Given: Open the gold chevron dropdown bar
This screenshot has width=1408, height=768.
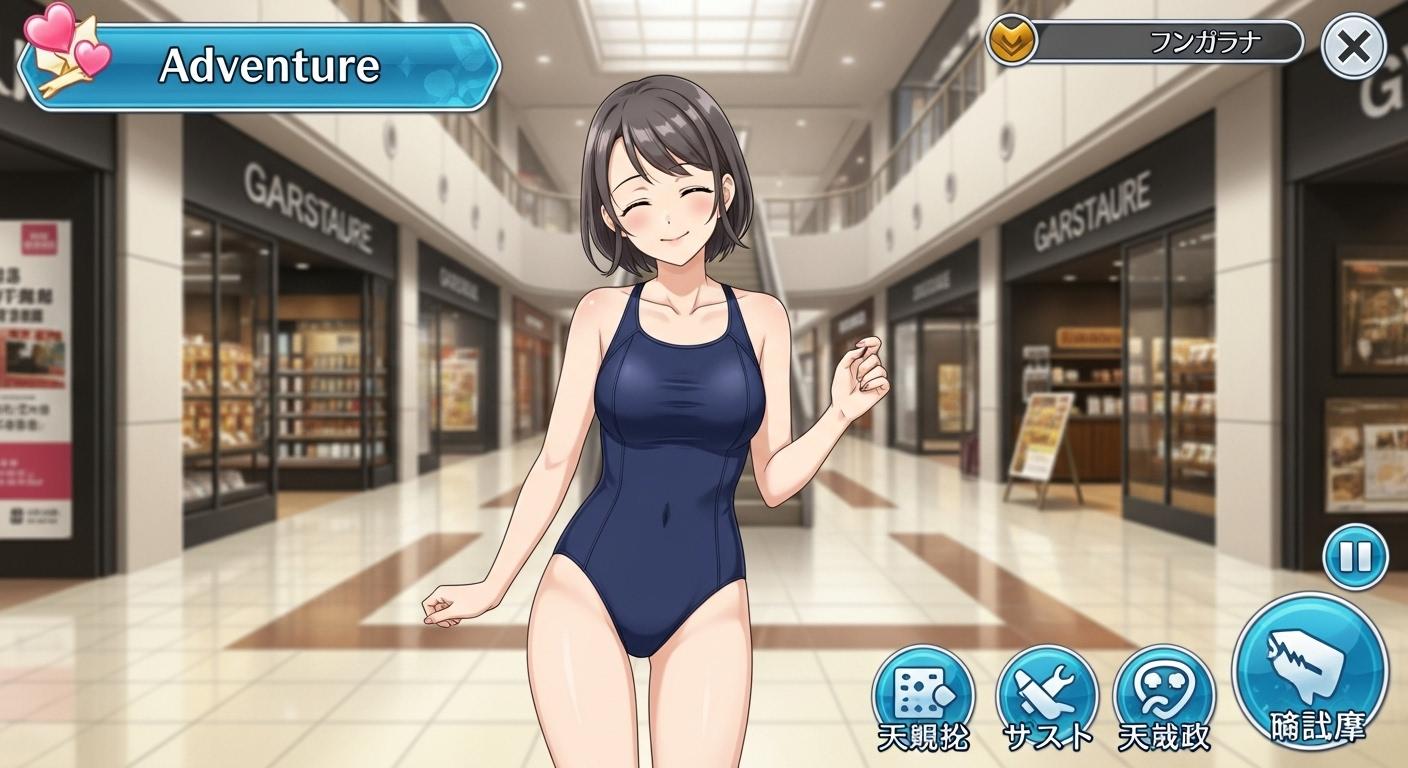Looking at the screenshot, I should pyautogui.click(x=1145, y=42).
